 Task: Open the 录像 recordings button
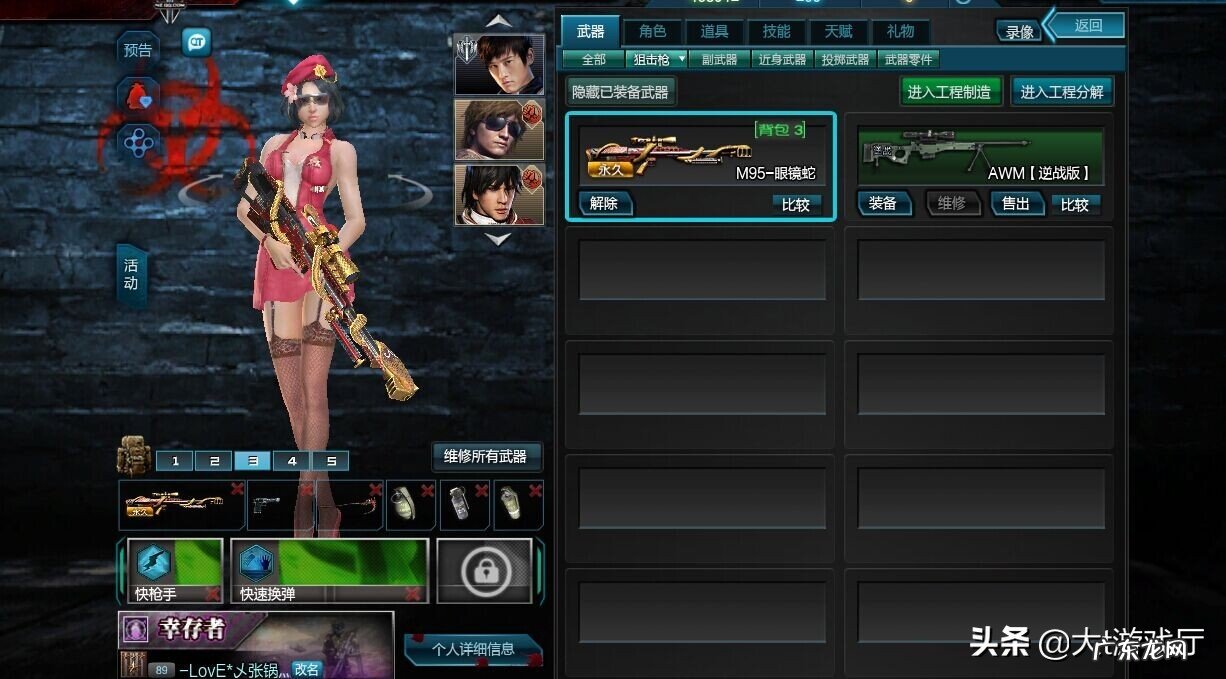click(1019, 32)
